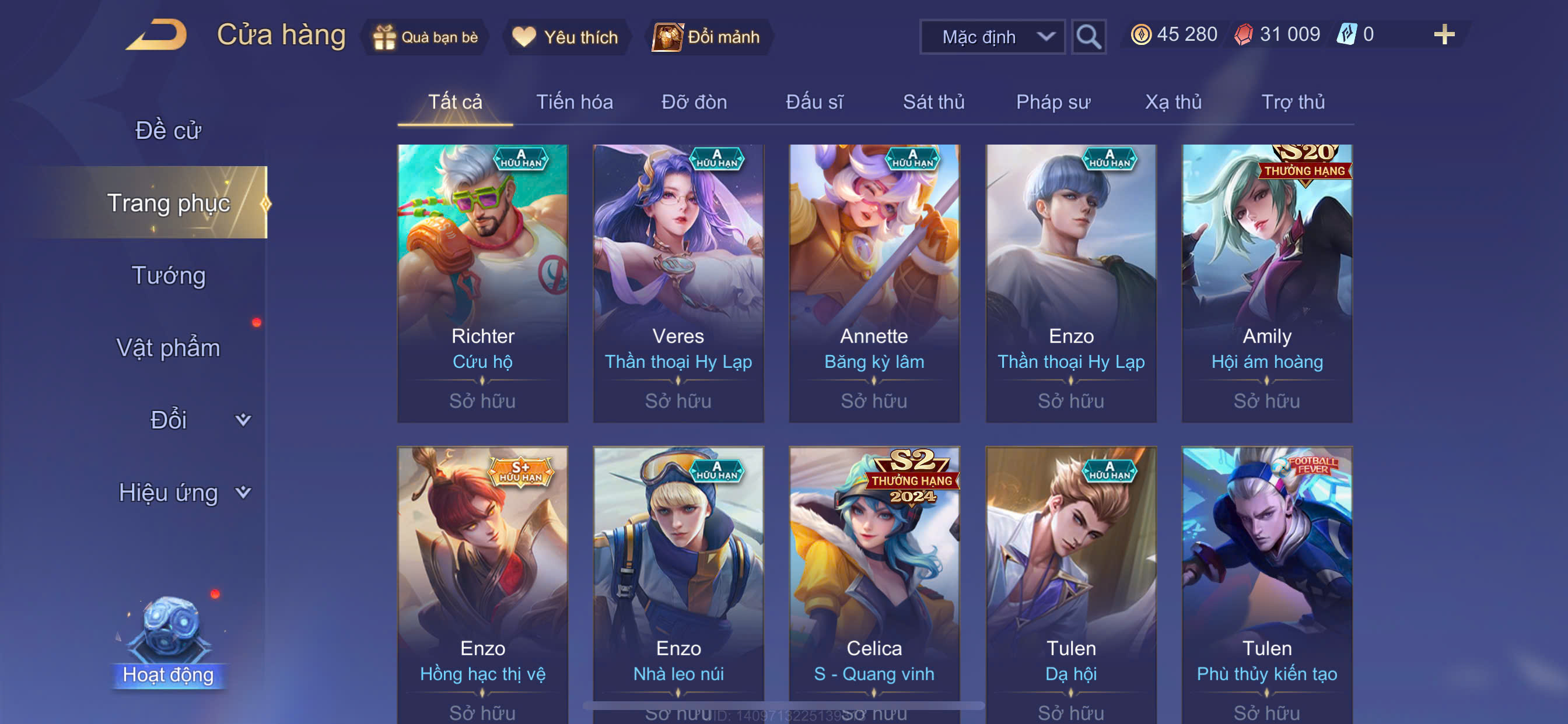Click the magnifying glass search button
Viewport: 1568px width, 724px height.
tap(1088, 37)
